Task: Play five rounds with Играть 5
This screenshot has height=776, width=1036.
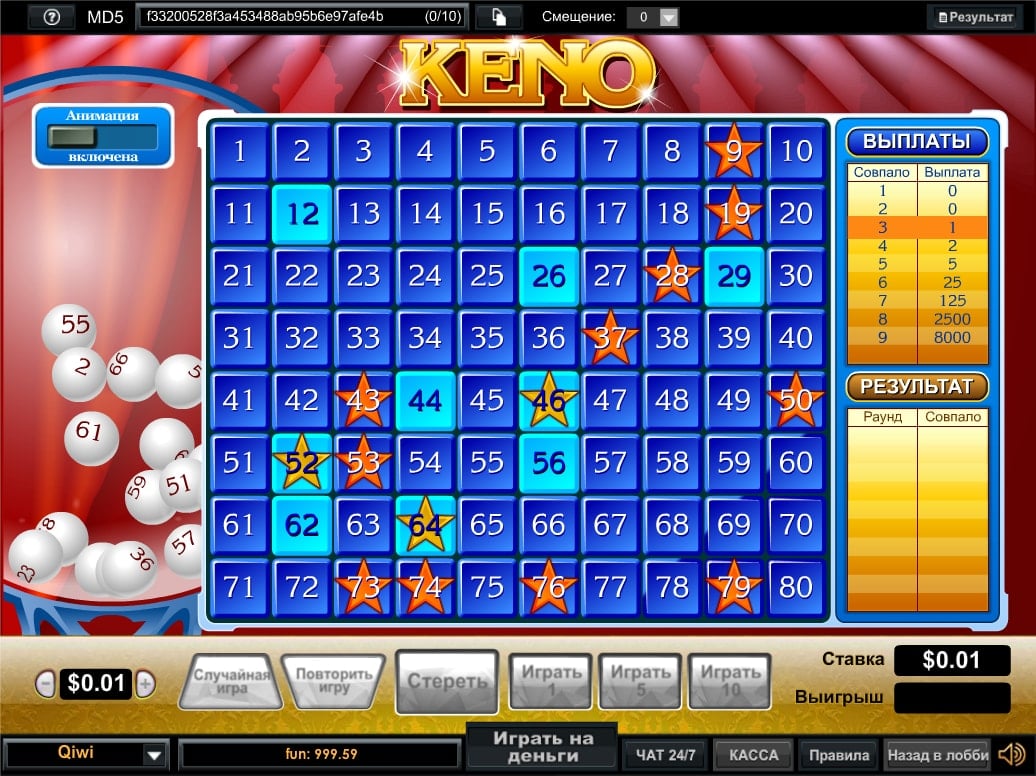Action: coord(640,680)
